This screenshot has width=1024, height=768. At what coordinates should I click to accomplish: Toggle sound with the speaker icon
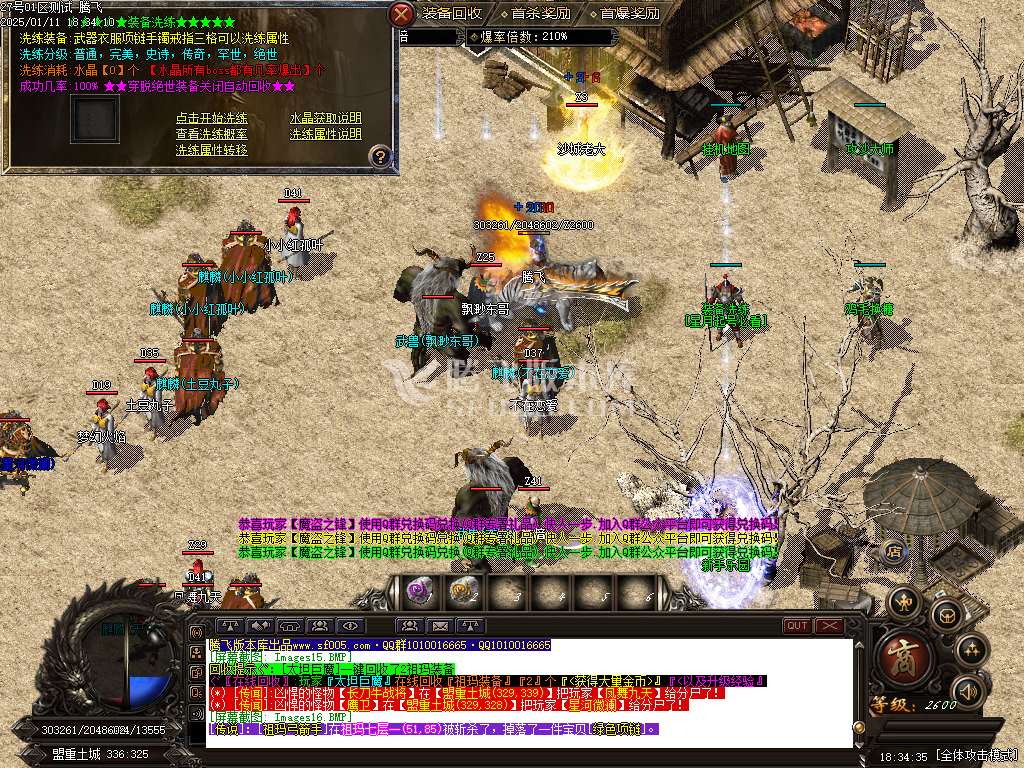tap(966, 692)
